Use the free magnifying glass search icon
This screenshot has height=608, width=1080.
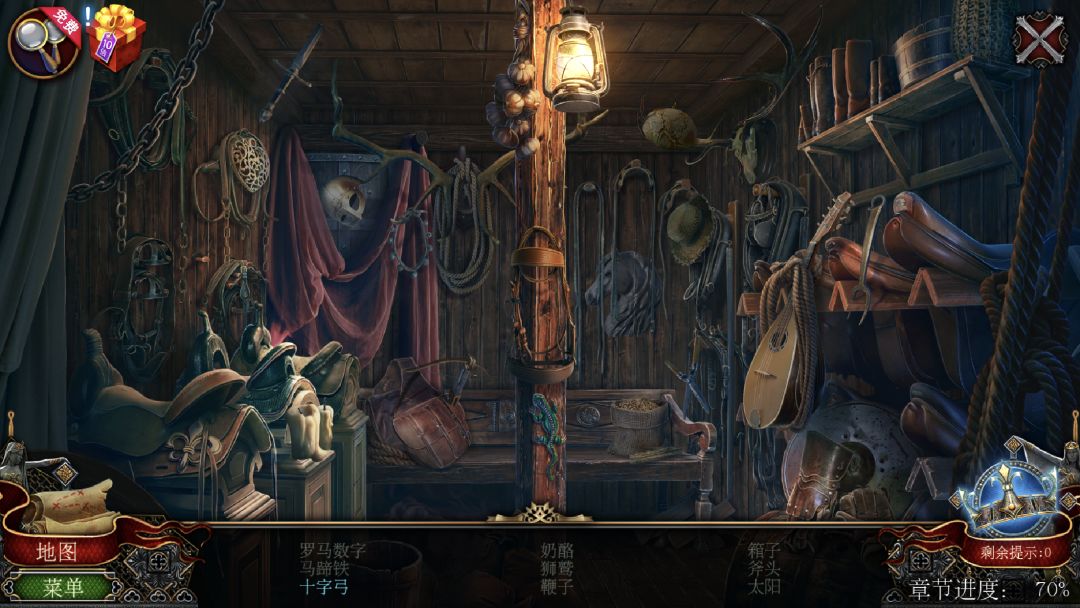[x=44, y=42]
